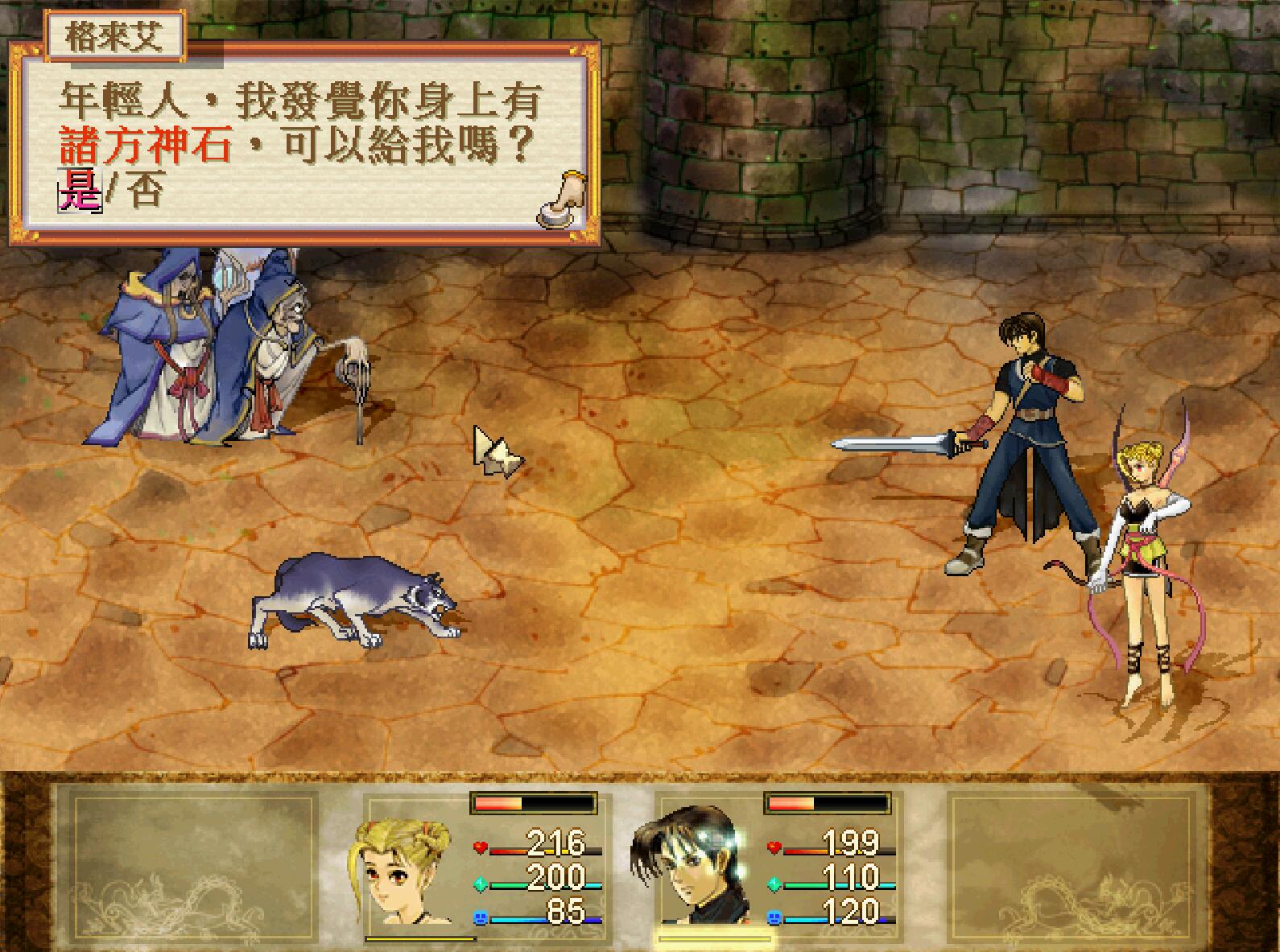Choose 是 (yes) in the dialogue
This screenshot has height=952, width=1280.
pos(79,193)
